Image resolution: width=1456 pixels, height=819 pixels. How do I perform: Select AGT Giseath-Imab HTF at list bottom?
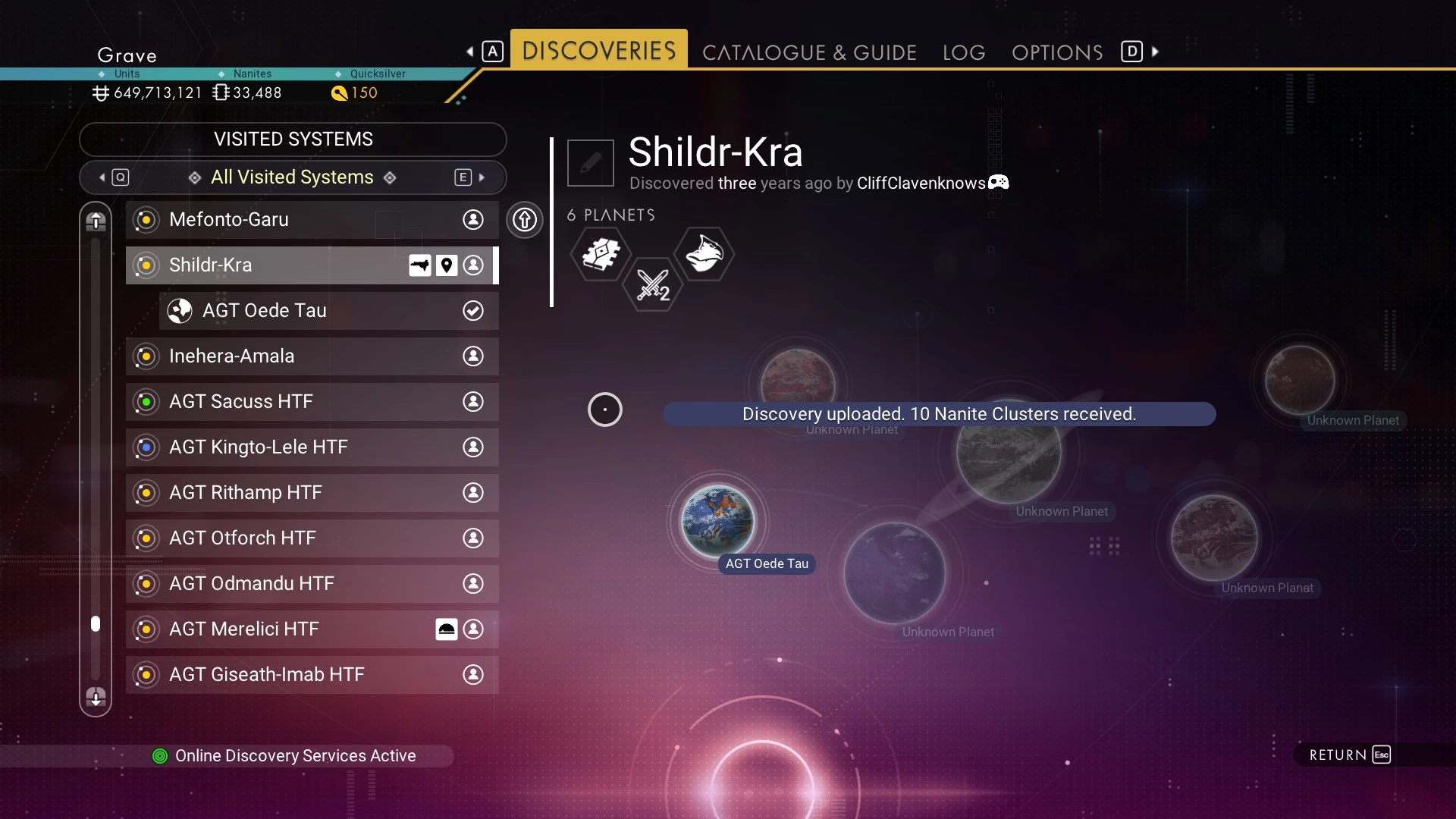[x=312, y=675]
